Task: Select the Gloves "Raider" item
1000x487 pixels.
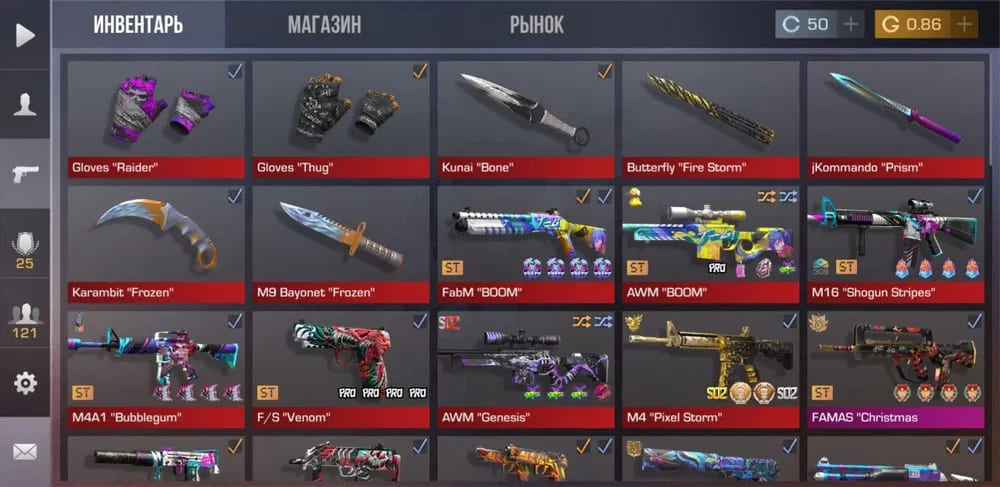Action: click(155, 118)
